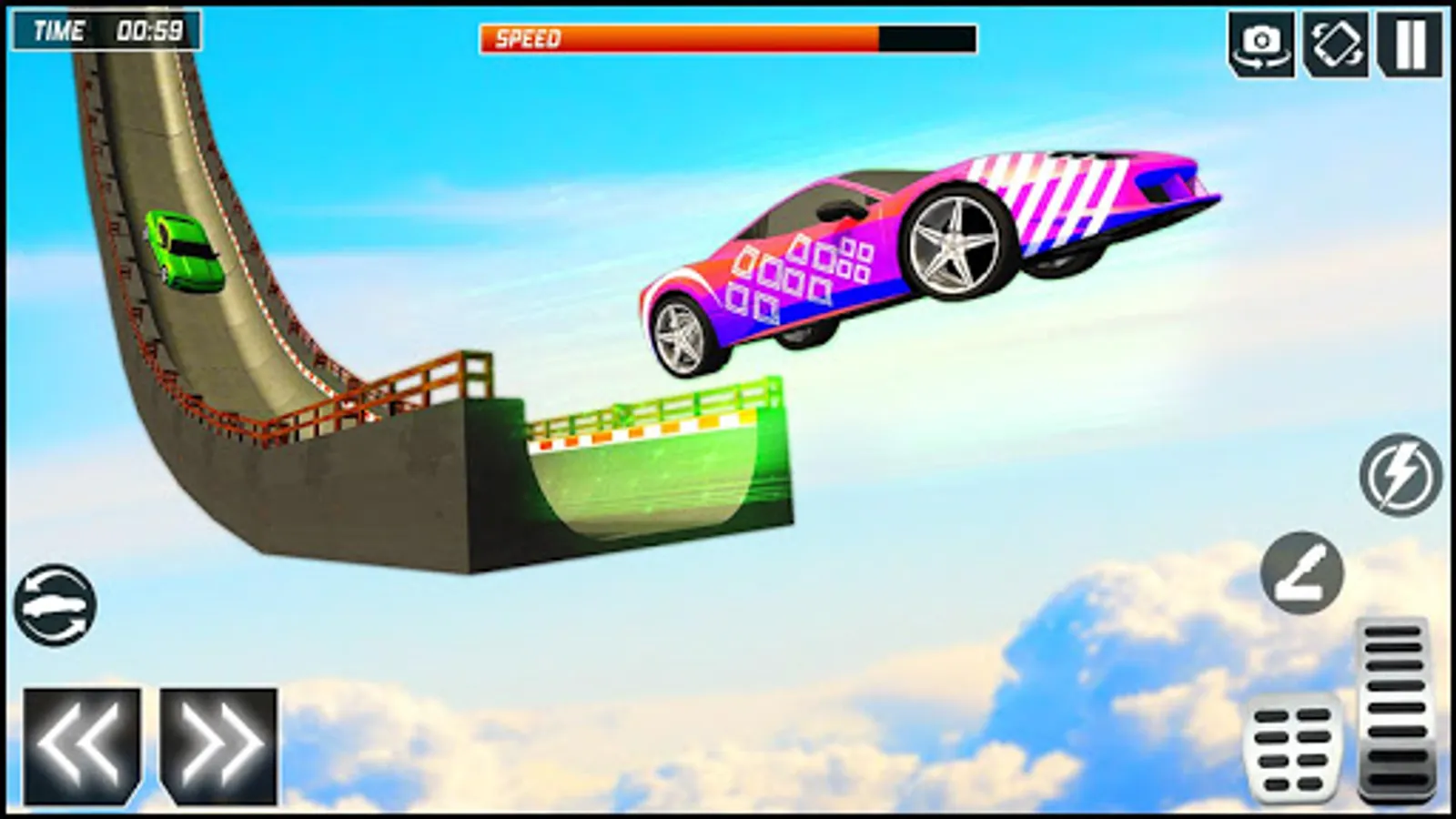Select the SPEED progress bar
The width and height of the screenshot is (1456, 819).
pos(728,38)
